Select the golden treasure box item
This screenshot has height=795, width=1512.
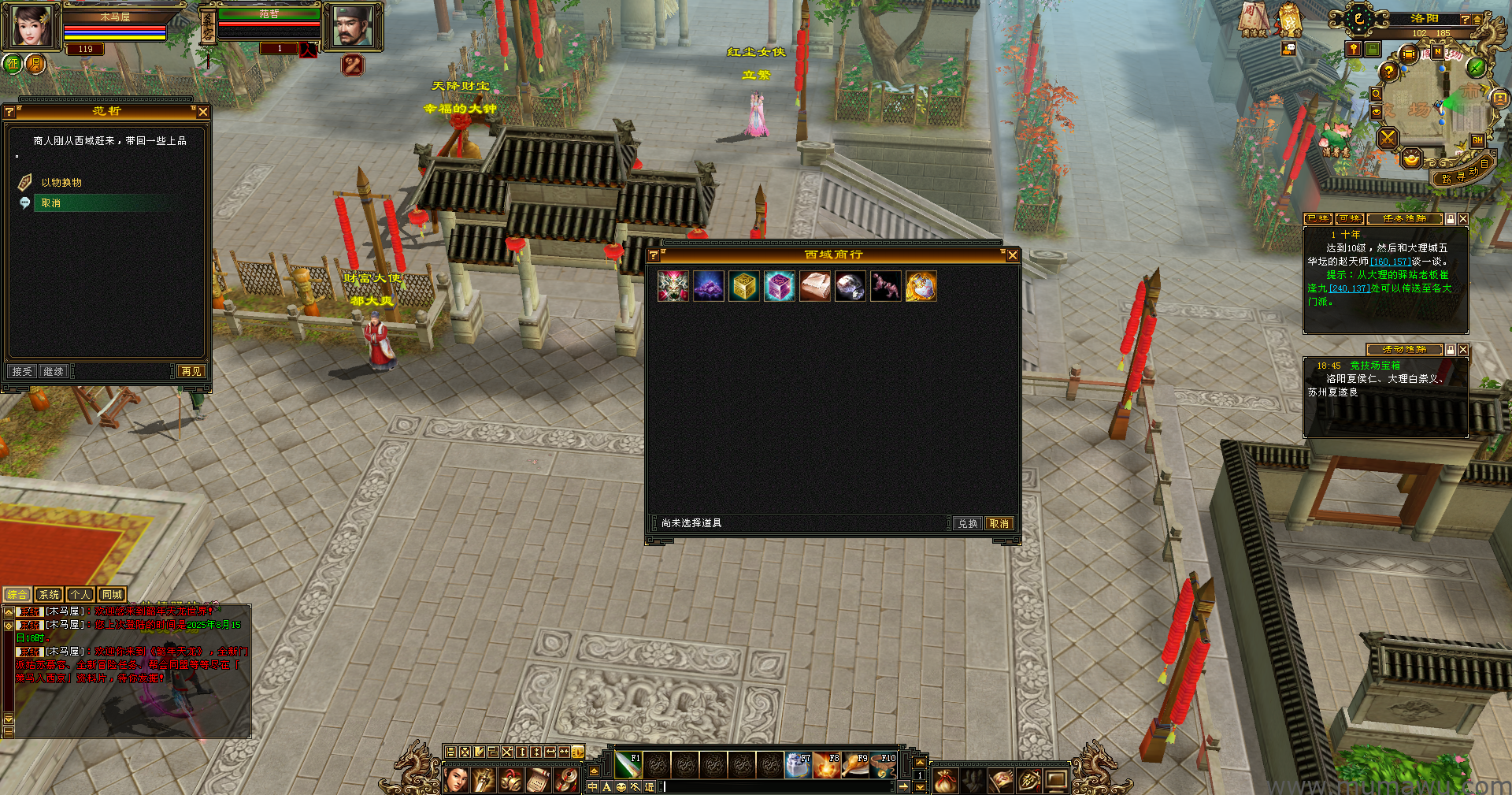(x=744, y=286)
